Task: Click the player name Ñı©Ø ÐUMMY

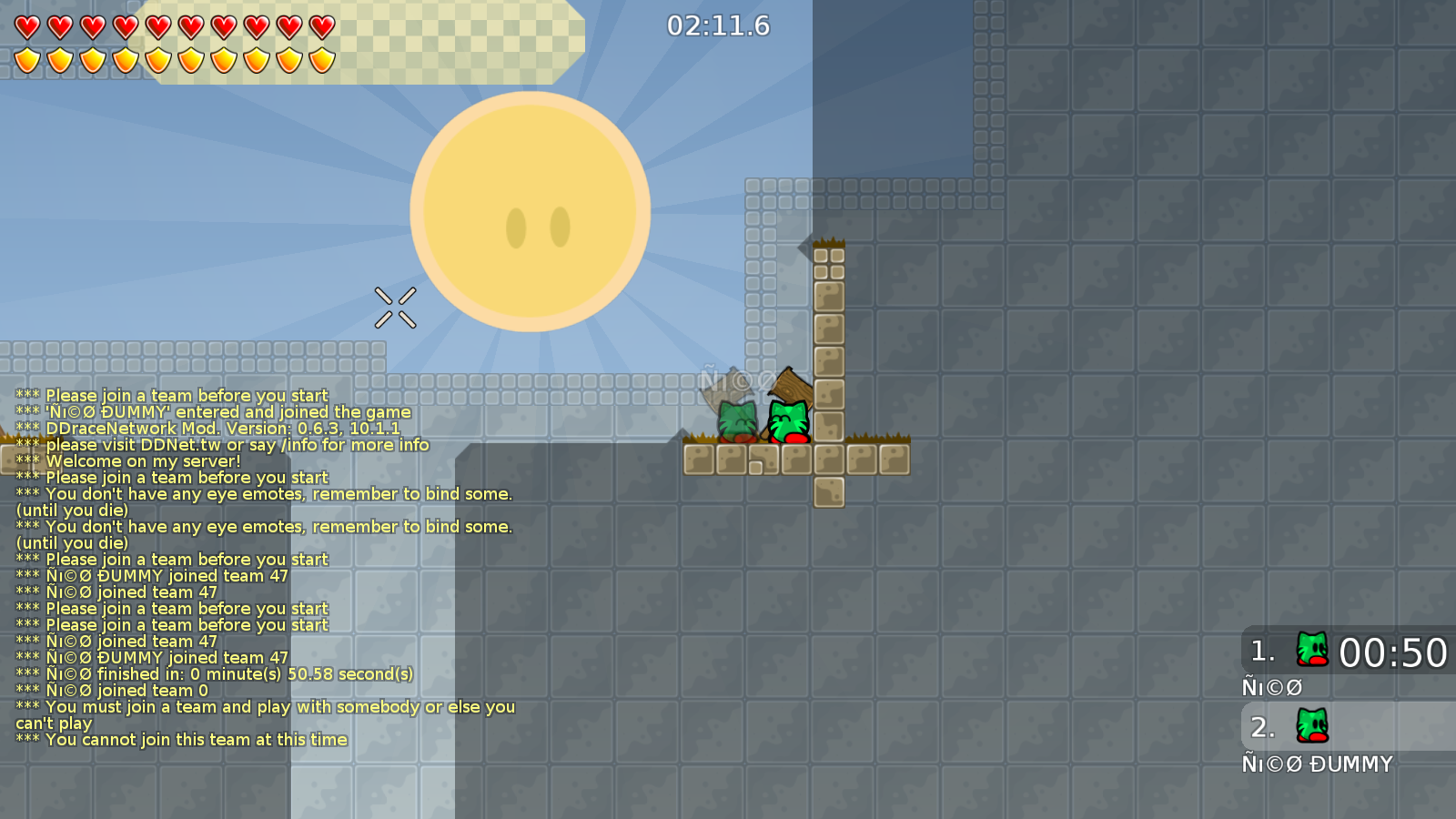Action: click(x=1318, y=763)
